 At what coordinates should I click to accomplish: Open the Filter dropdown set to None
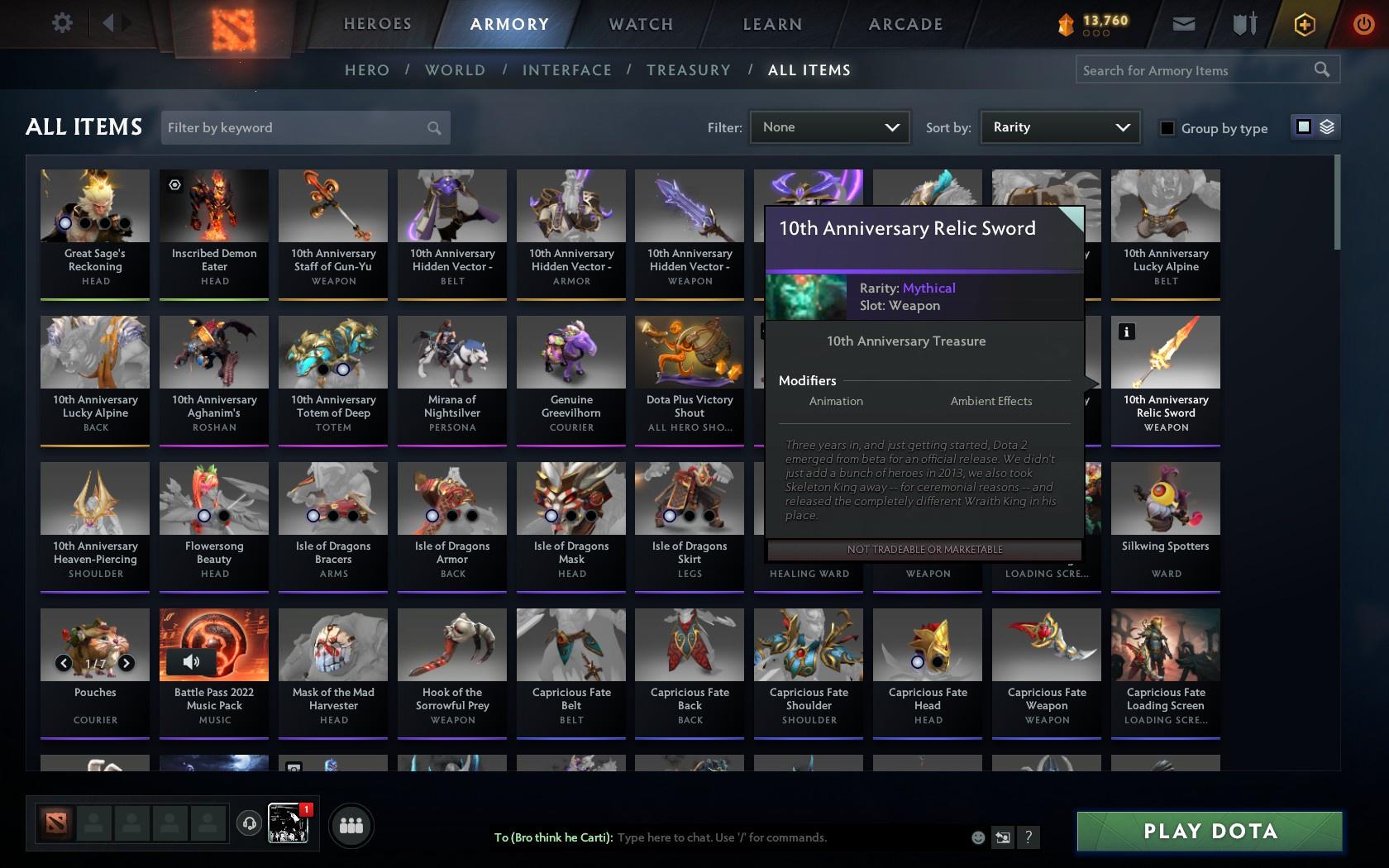point(828,127)
